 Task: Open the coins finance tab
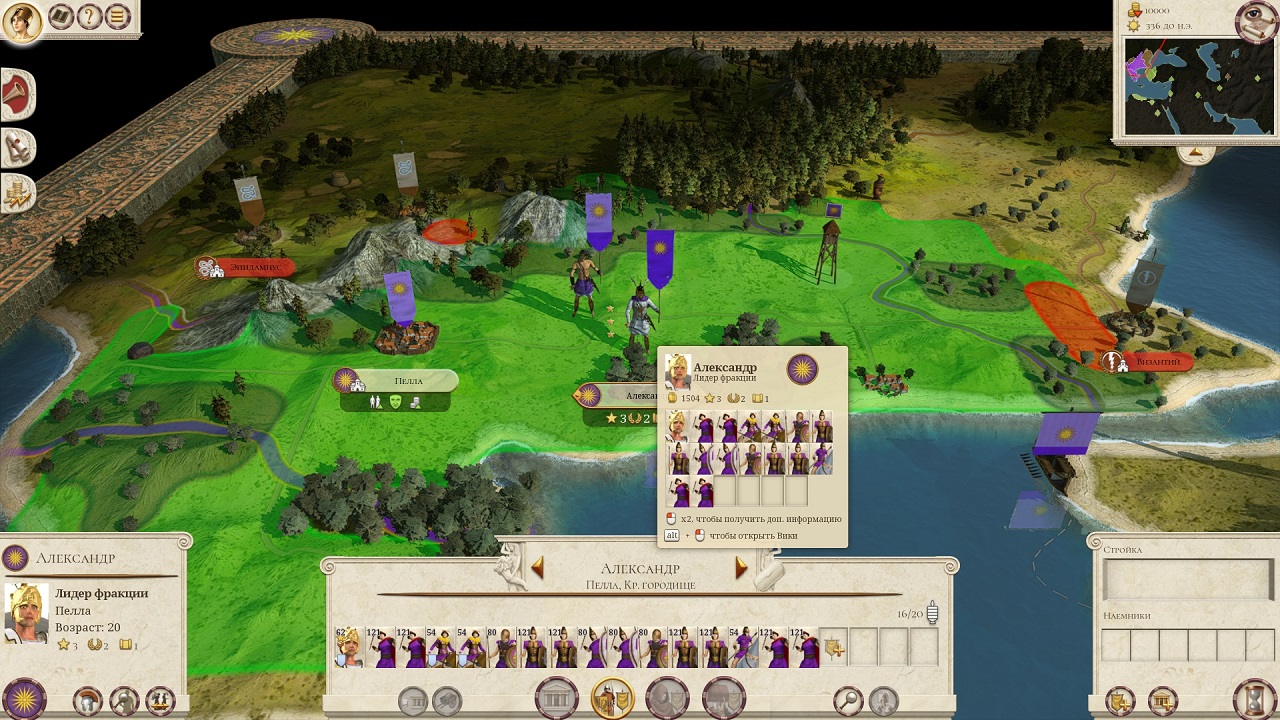[17, 191]
